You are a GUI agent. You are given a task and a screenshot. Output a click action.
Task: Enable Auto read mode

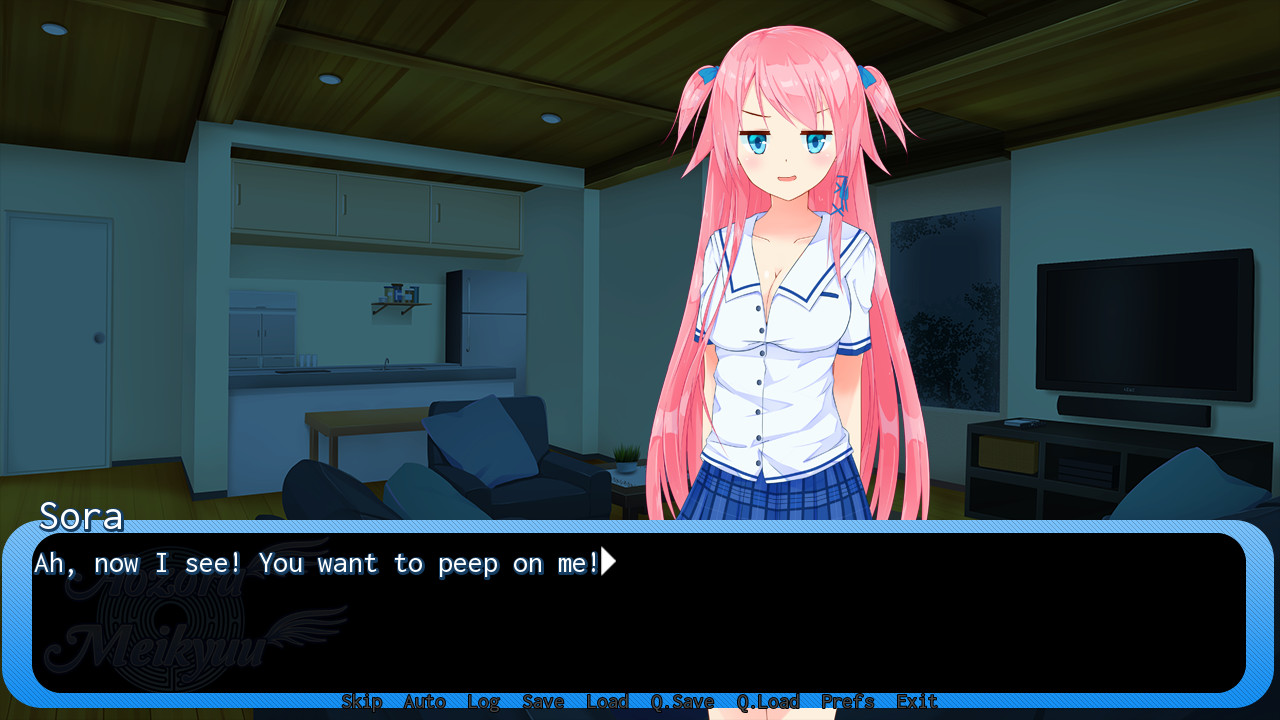424,701
